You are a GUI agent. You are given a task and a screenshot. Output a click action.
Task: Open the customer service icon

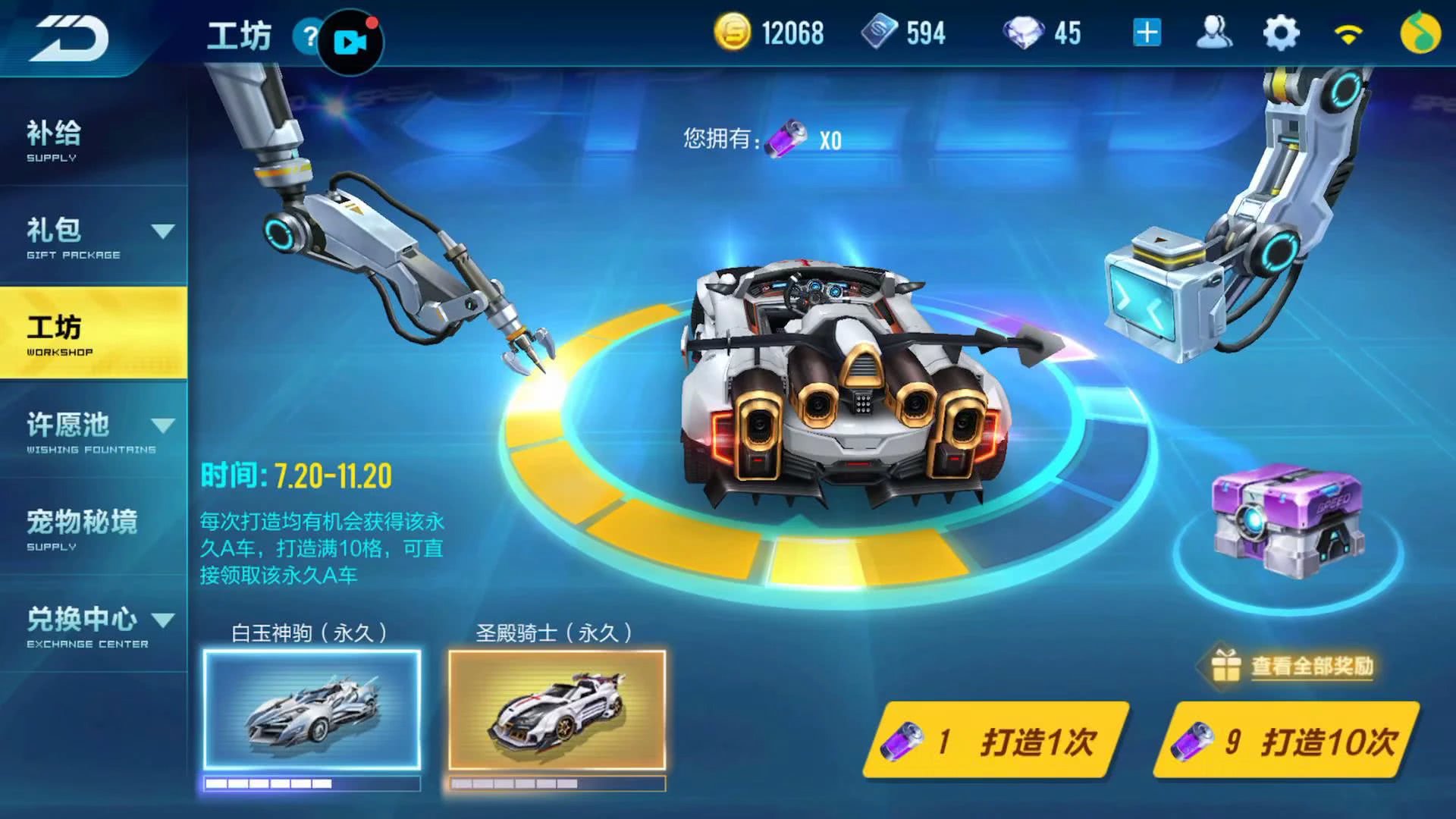coord(1214,32)
